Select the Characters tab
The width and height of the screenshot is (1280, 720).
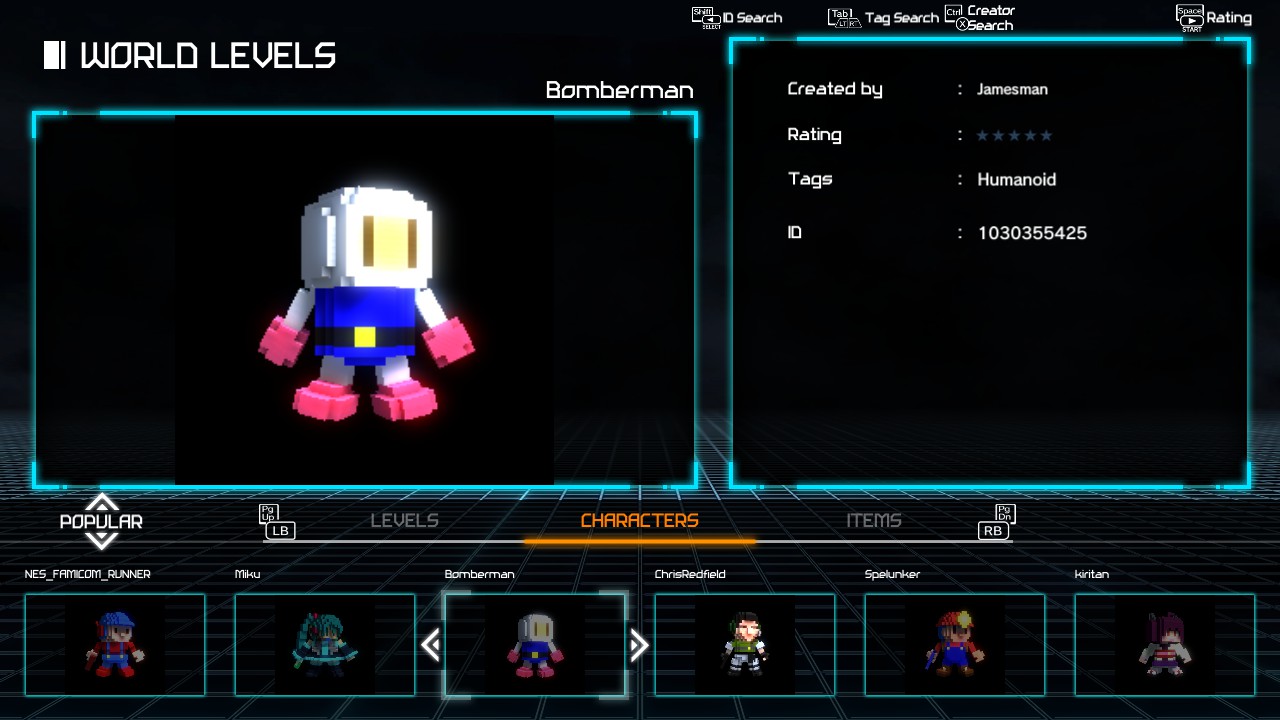tap(639, 521)
